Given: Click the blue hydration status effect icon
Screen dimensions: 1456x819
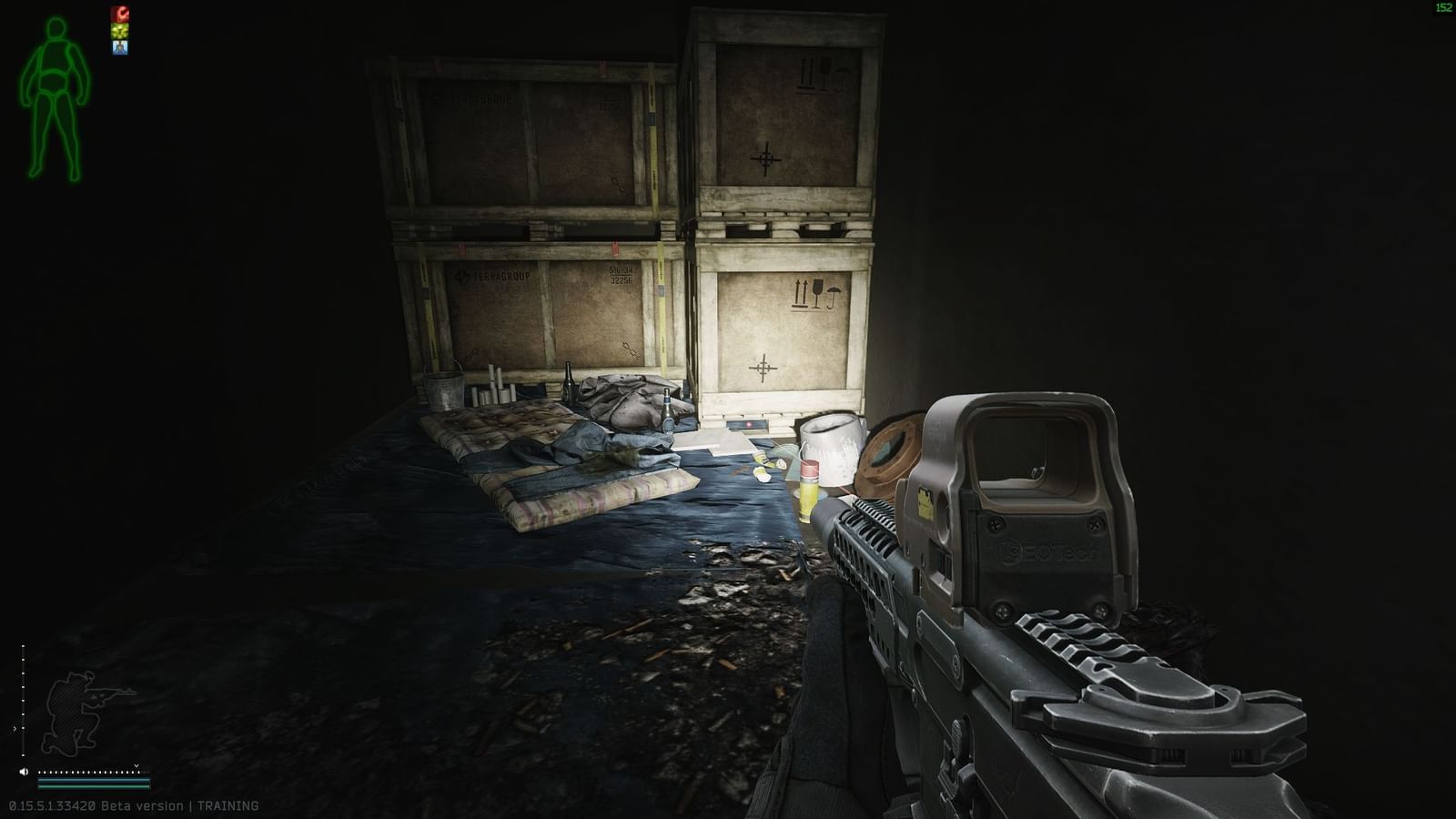Looking at the screenshot, I should (120, 46).
